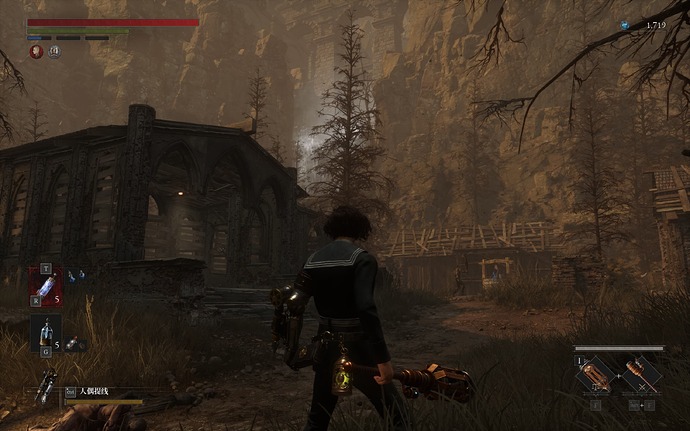Choose the small queued flask icons beside Pulse Cell
The width and height of the screenshot is (690, 431).
[76, 276]
